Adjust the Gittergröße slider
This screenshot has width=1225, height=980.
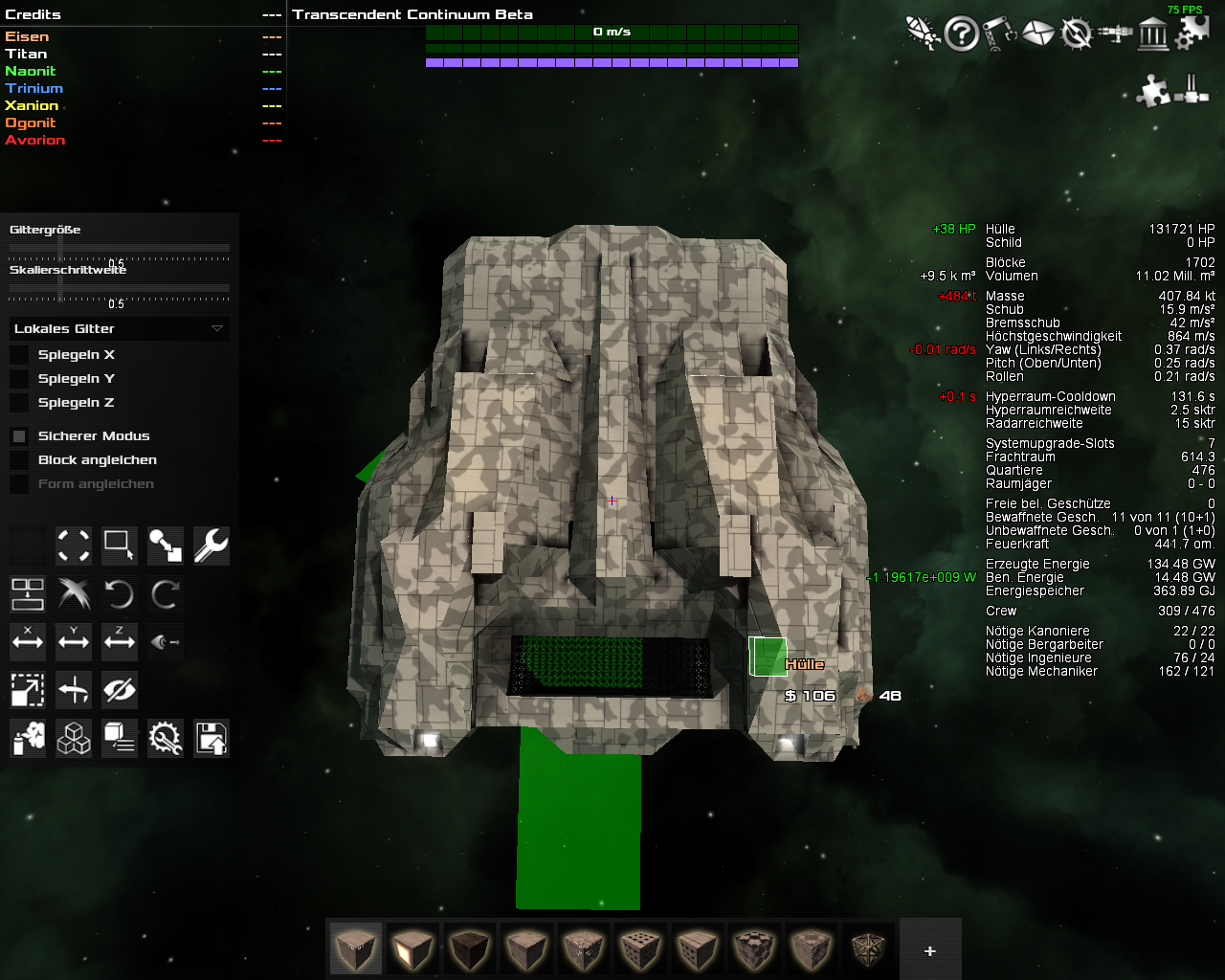coord(60,248)
